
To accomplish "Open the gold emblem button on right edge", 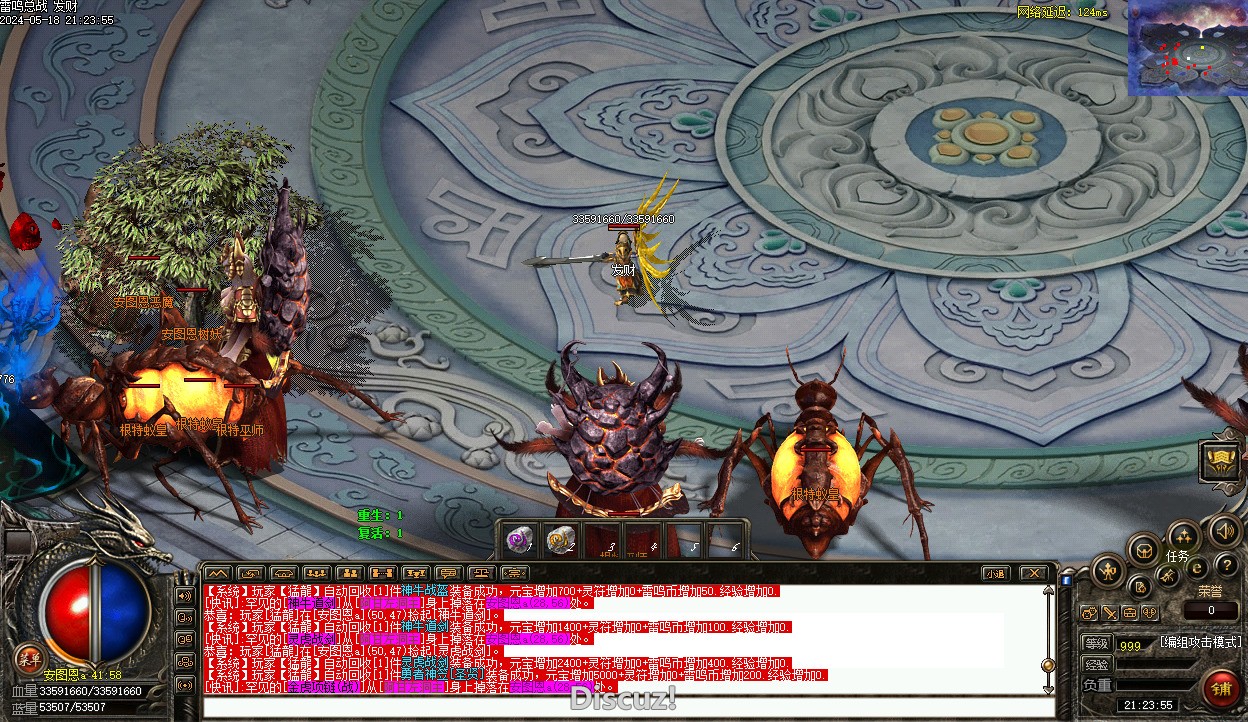I will tap(1220, 459).
